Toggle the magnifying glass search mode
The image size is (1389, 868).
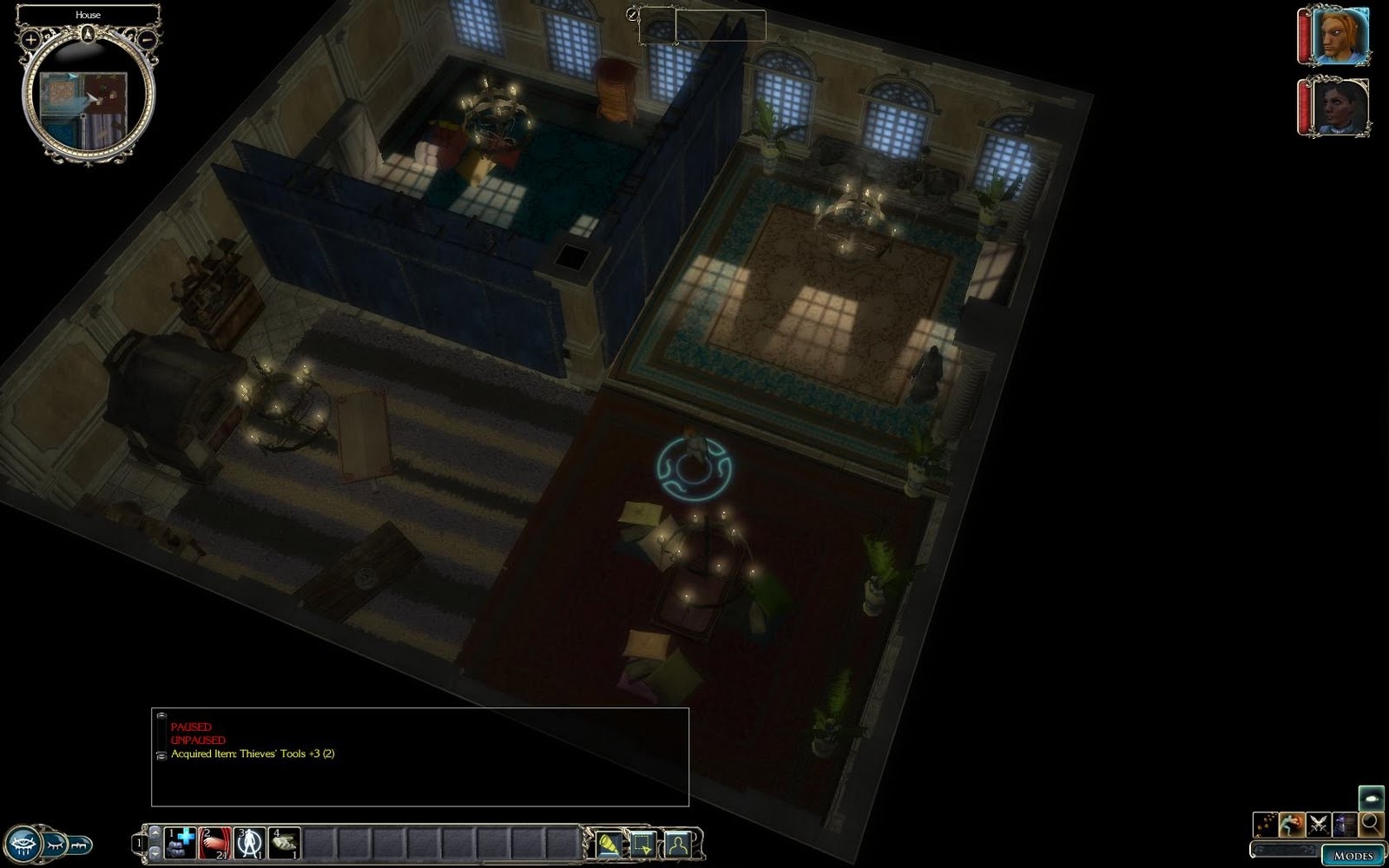(1372, 824)
